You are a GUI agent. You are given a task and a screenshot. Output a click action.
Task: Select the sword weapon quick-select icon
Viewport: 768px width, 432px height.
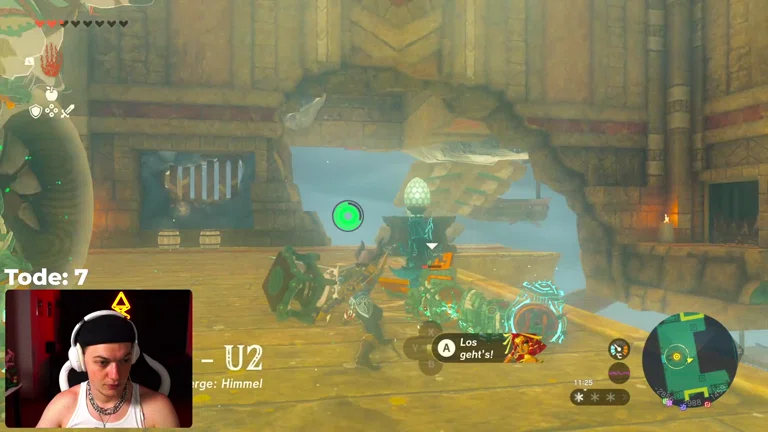[67, 111]
